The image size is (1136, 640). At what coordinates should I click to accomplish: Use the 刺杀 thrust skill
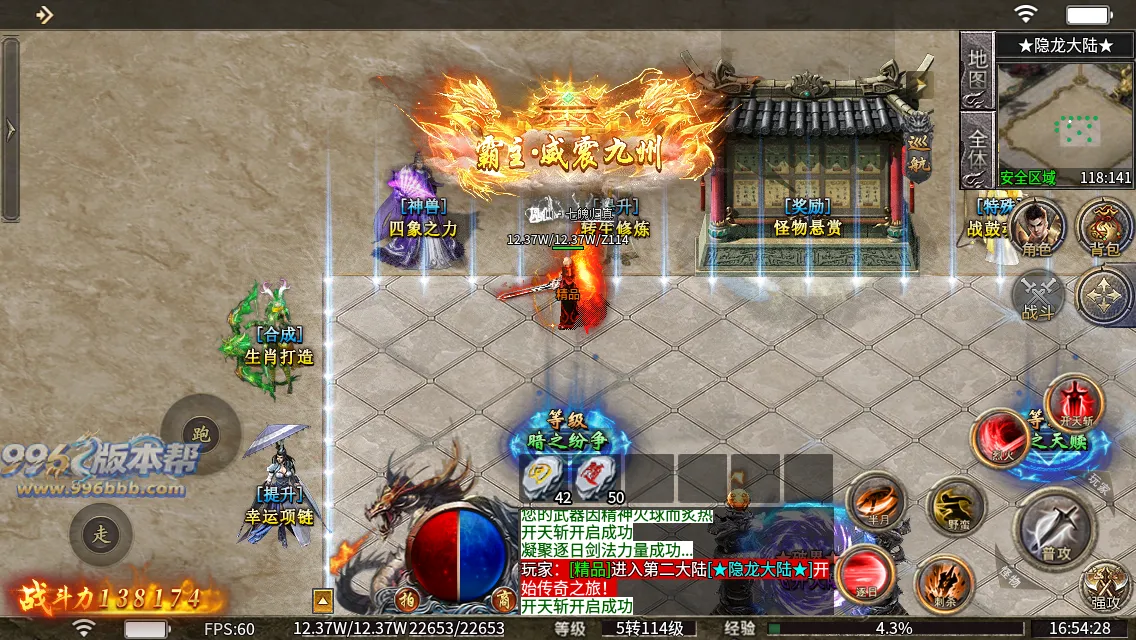point(943,585)
